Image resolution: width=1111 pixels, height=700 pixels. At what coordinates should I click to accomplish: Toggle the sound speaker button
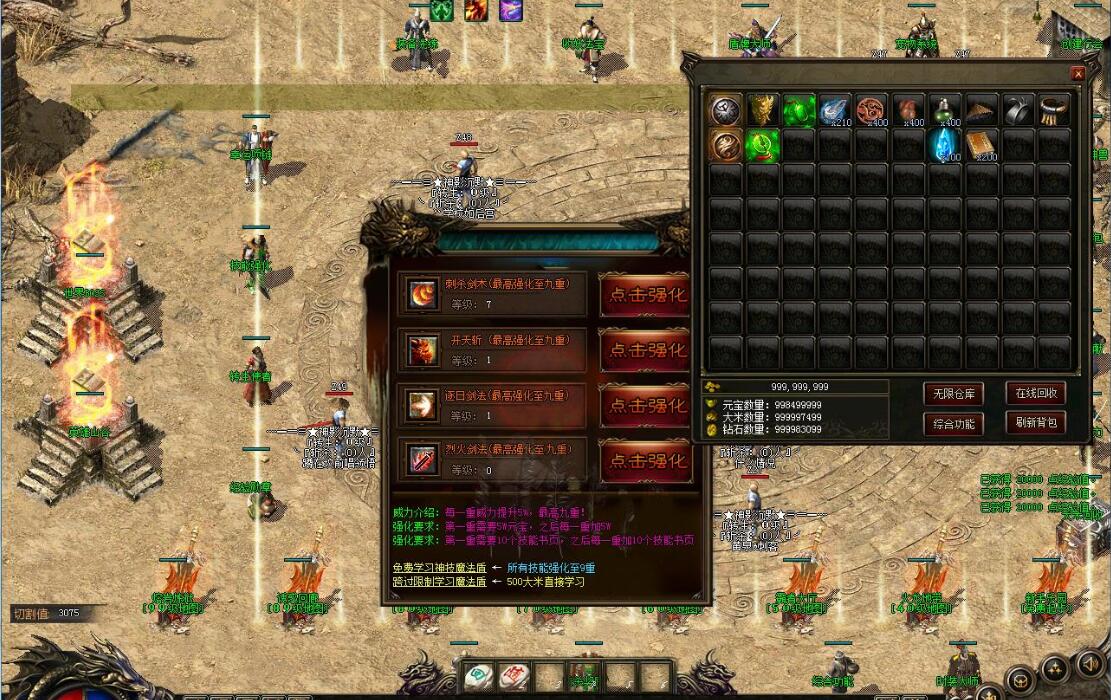pos(1089,662)
